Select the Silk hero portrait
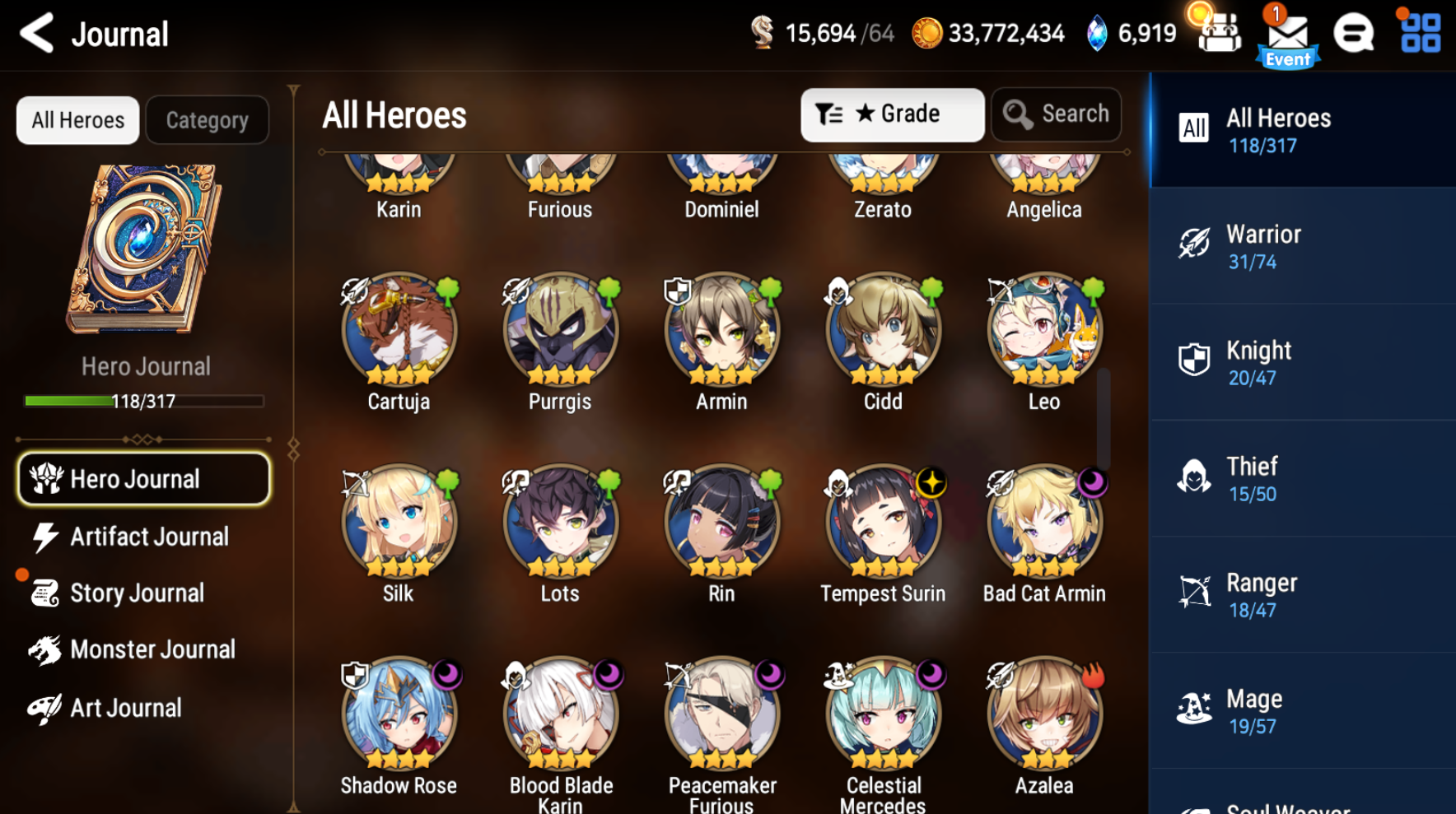1456x814 pixels. (398, 523)
